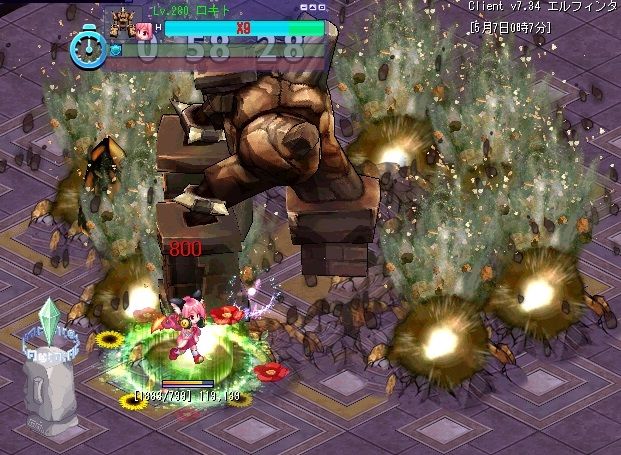Click the small blue shield icon
This screenshot has height=455, width=621.
[x=116, y=48]
